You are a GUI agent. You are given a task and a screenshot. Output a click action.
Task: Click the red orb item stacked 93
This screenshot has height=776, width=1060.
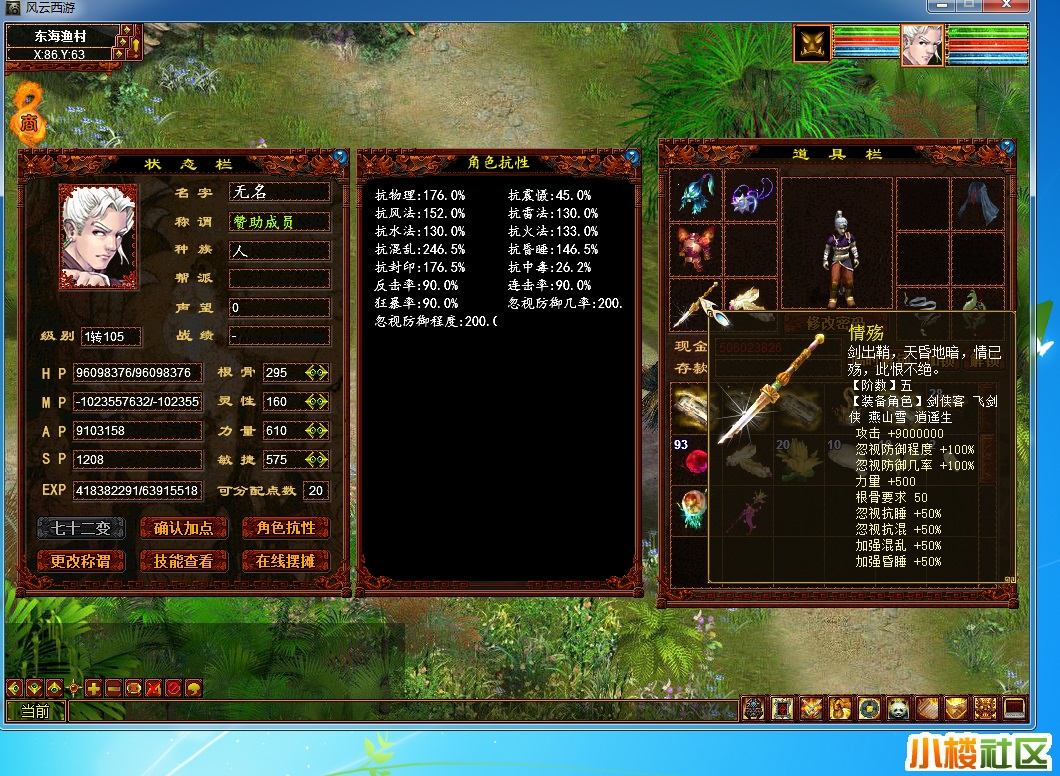(x=695, y=459)
